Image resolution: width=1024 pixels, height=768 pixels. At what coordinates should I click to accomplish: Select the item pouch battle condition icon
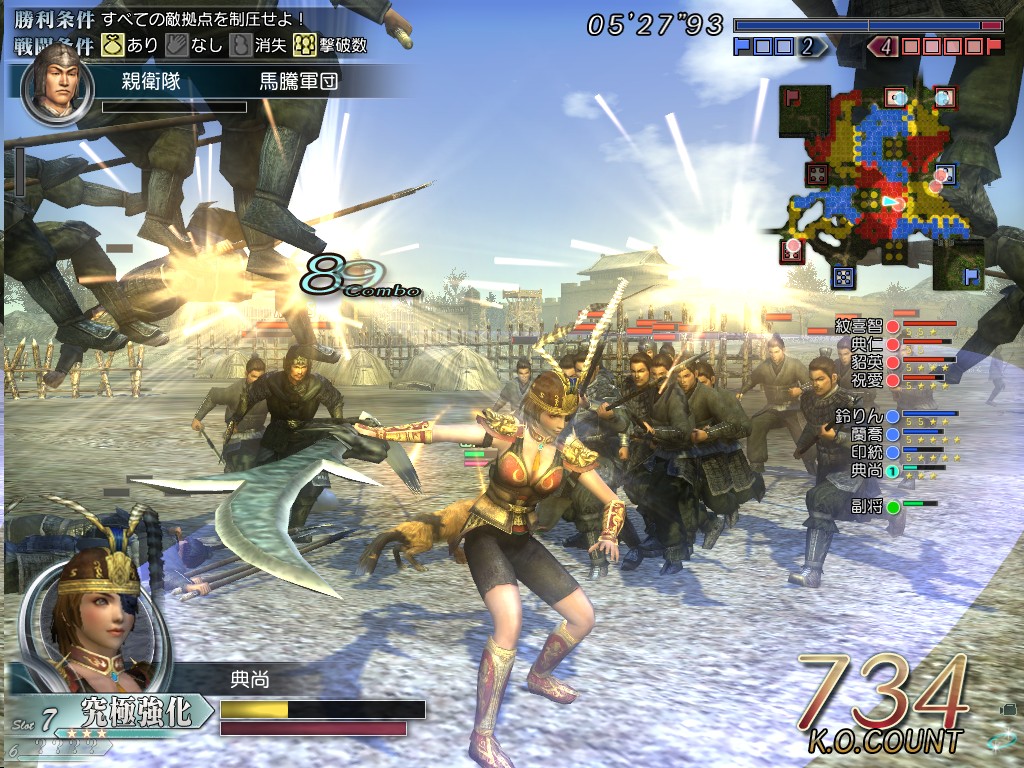click(111, 45)
